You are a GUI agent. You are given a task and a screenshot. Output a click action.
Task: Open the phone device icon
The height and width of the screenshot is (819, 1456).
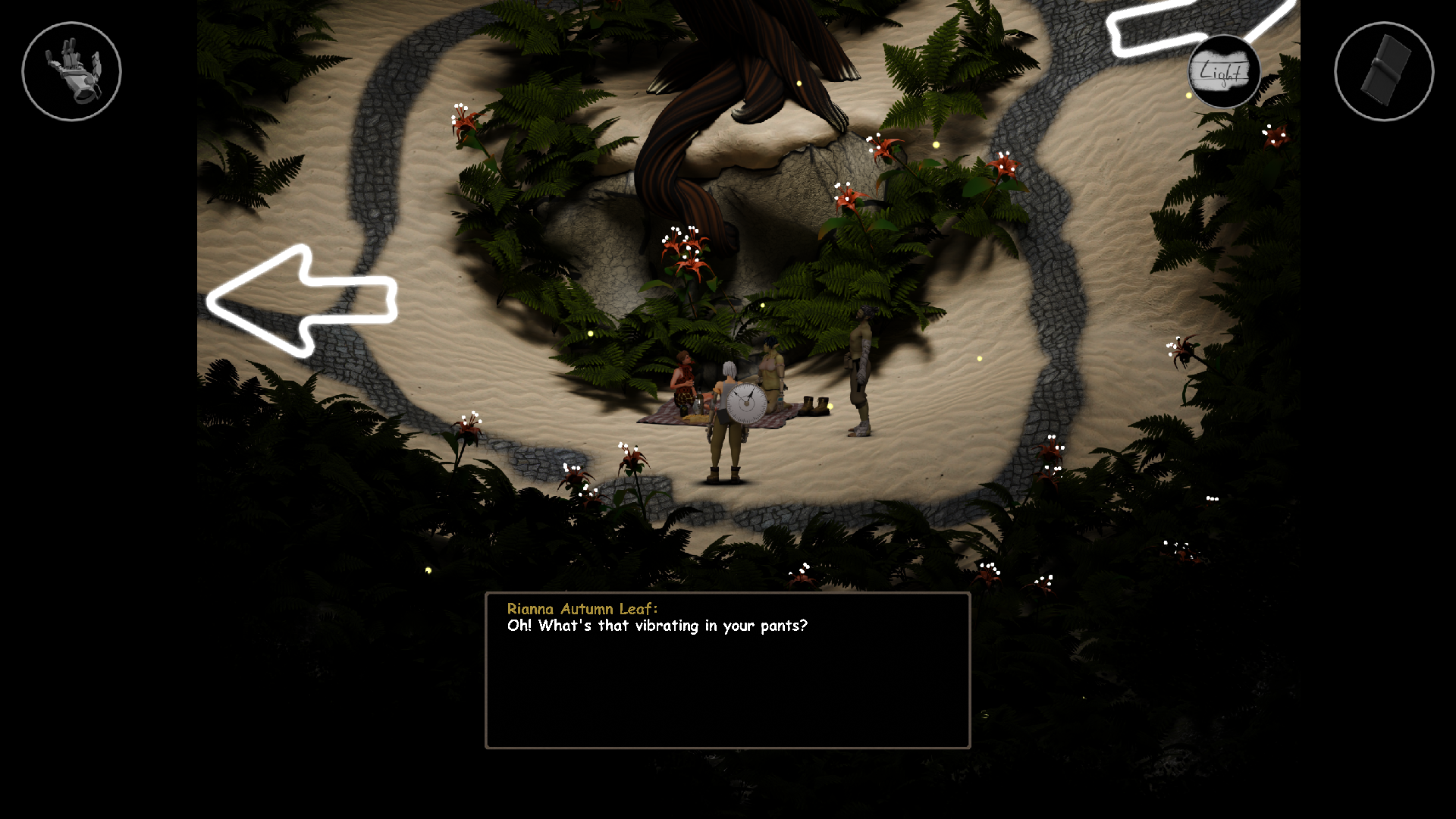(1384, 71)
